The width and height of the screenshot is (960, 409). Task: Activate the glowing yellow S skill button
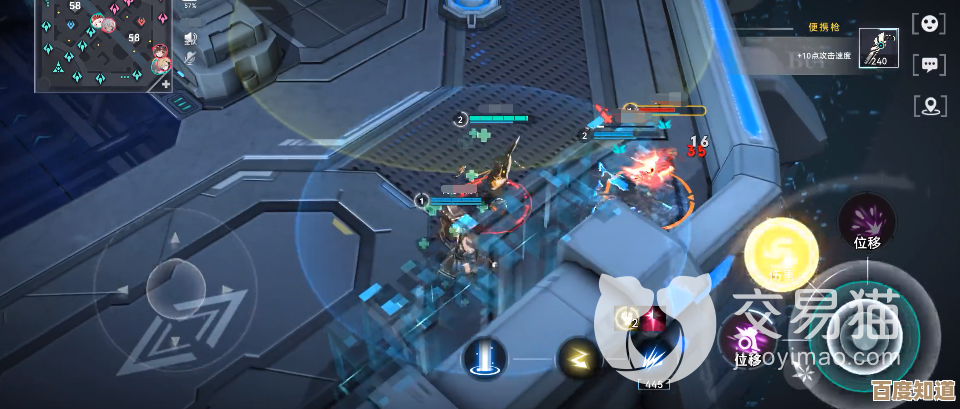[x=782, y=254]
